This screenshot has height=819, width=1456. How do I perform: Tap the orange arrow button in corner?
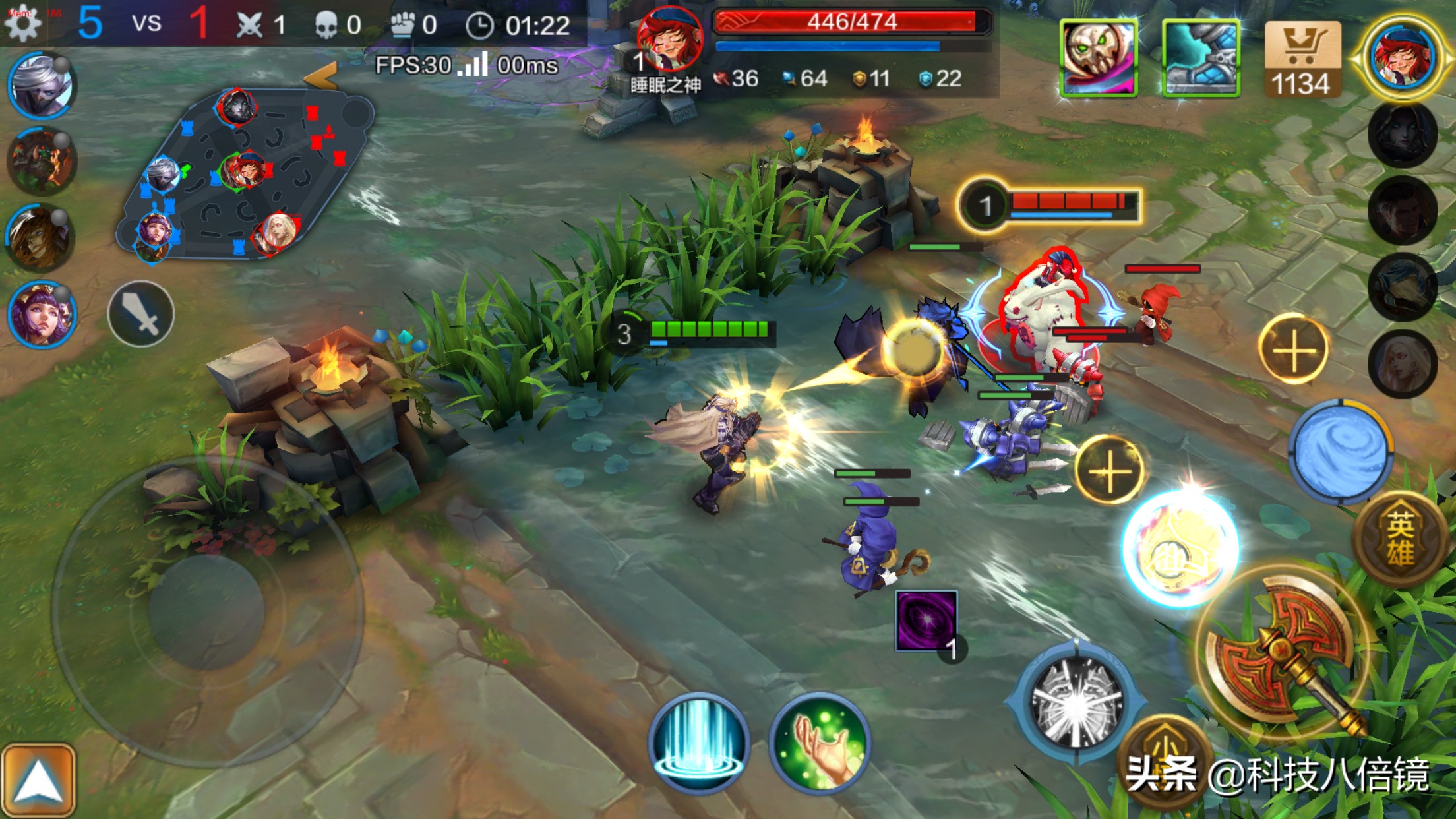point(38,781)
